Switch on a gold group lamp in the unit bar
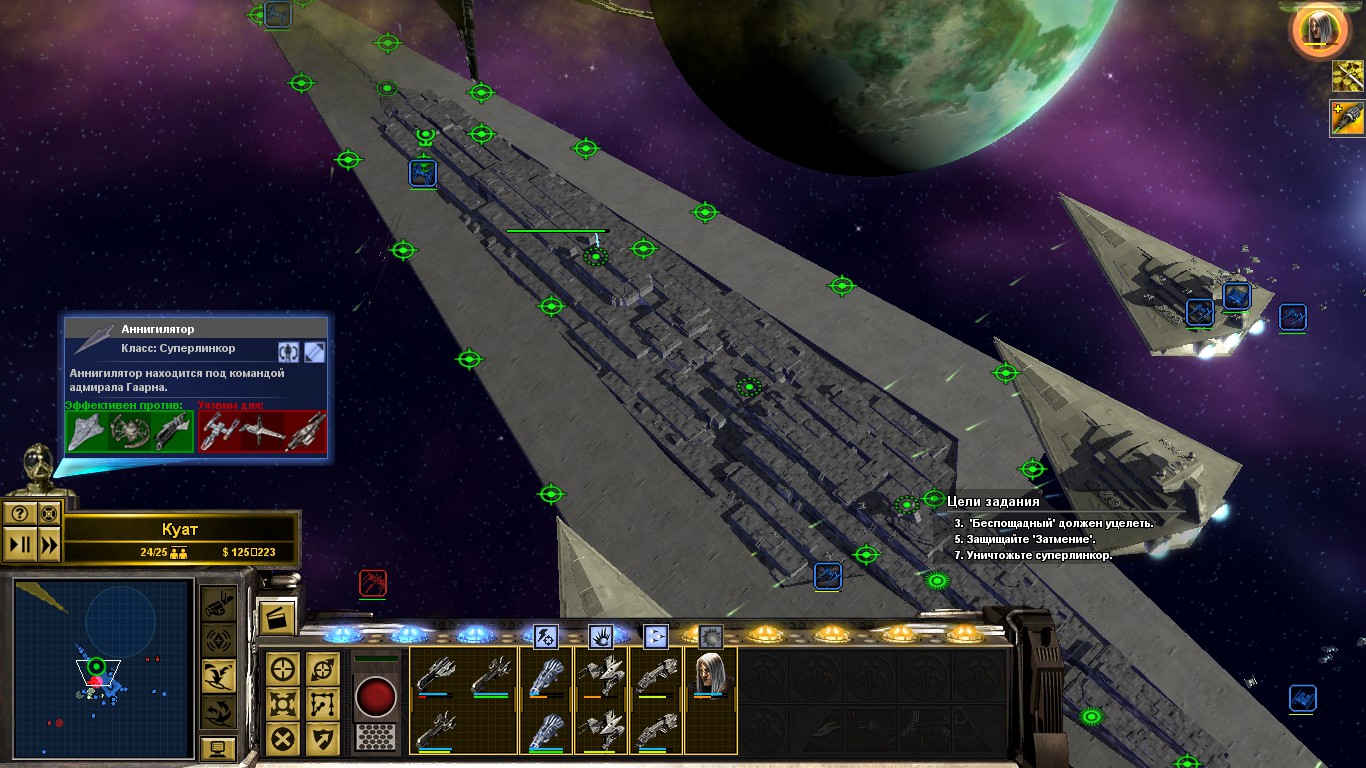Viewport: 1366px width, 768px height. click(765, 632)
